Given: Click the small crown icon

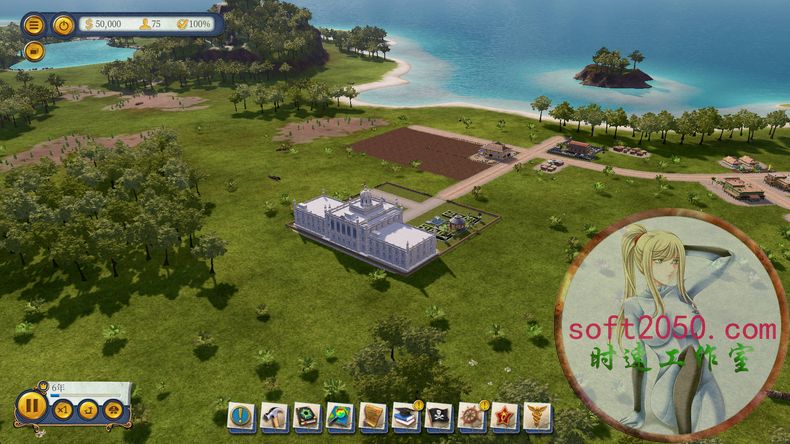Looking at the screenshot, I should tap(43, 386).
